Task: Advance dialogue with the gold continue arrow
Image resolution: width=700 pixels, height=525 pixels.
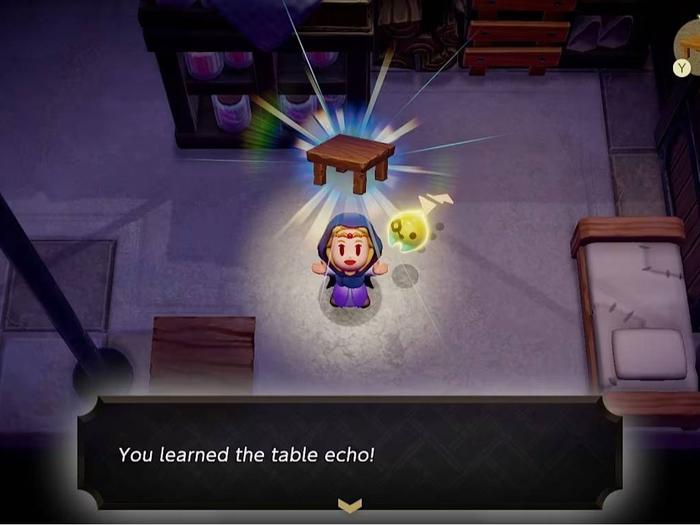Action: (349, 507)
